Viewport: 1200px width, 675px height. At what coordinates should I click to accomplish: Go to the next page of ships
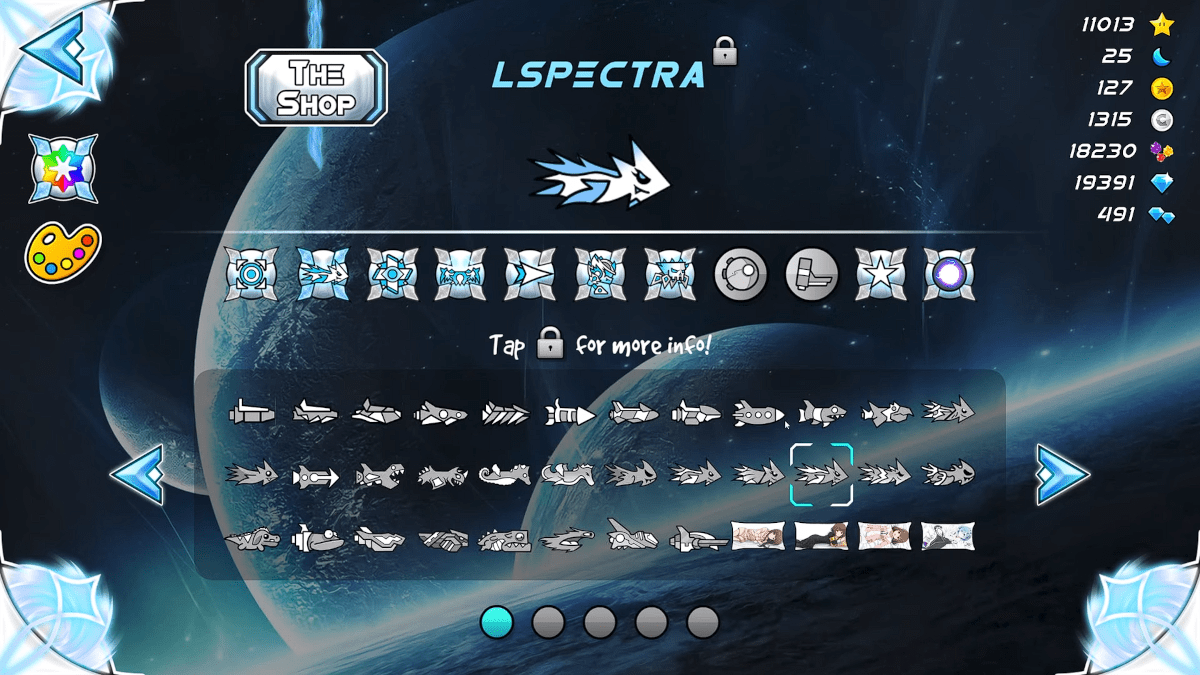coord(1062,474)
